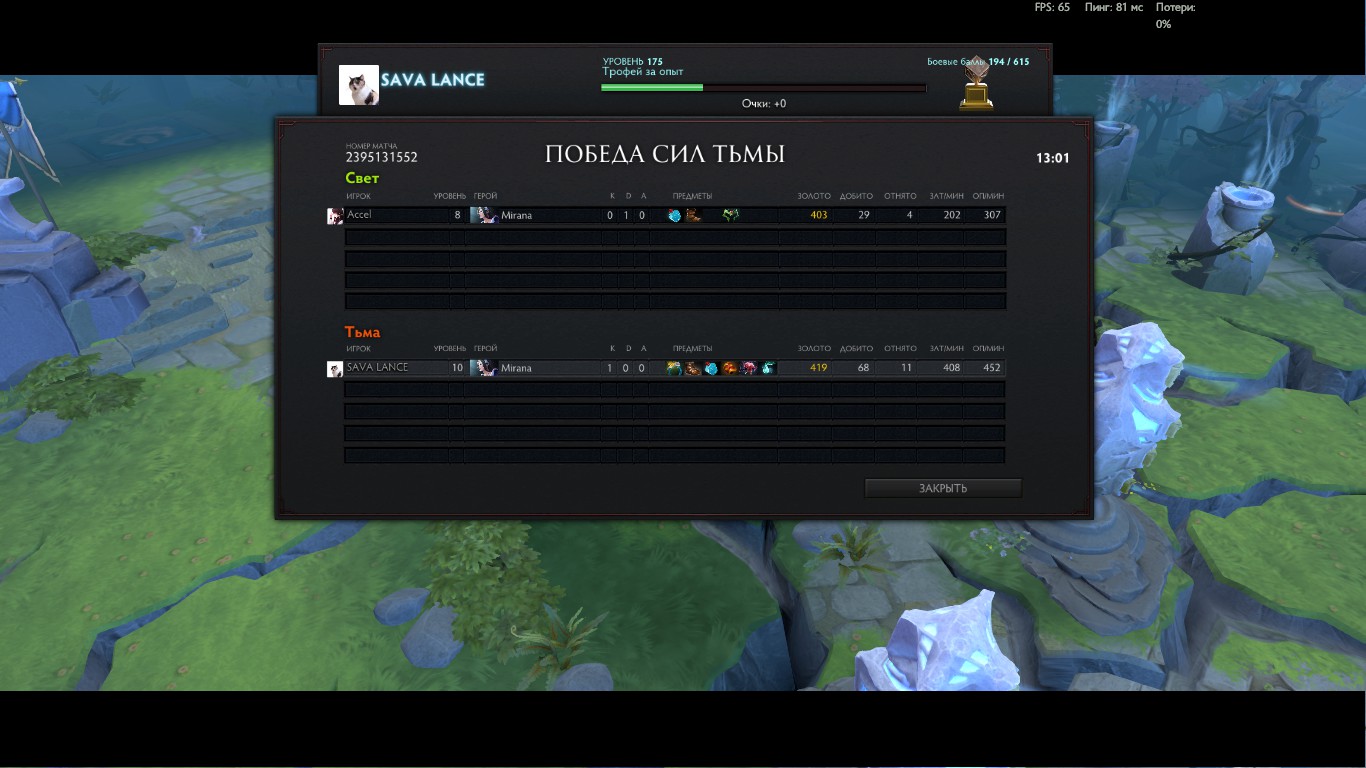
Task: Inspect Accel's green winged item icon
Action: point(731,215)
